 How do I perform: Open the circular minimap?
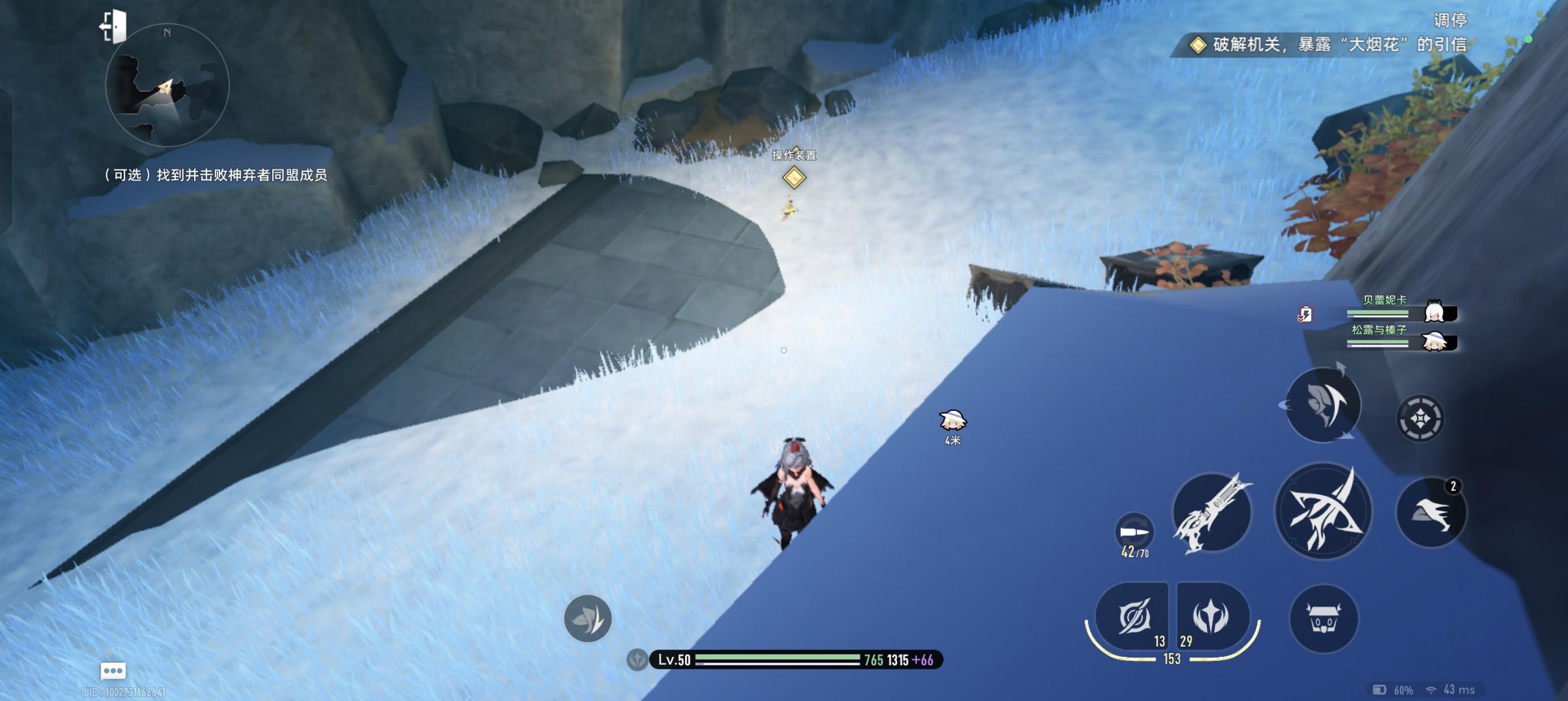(167, 85)
